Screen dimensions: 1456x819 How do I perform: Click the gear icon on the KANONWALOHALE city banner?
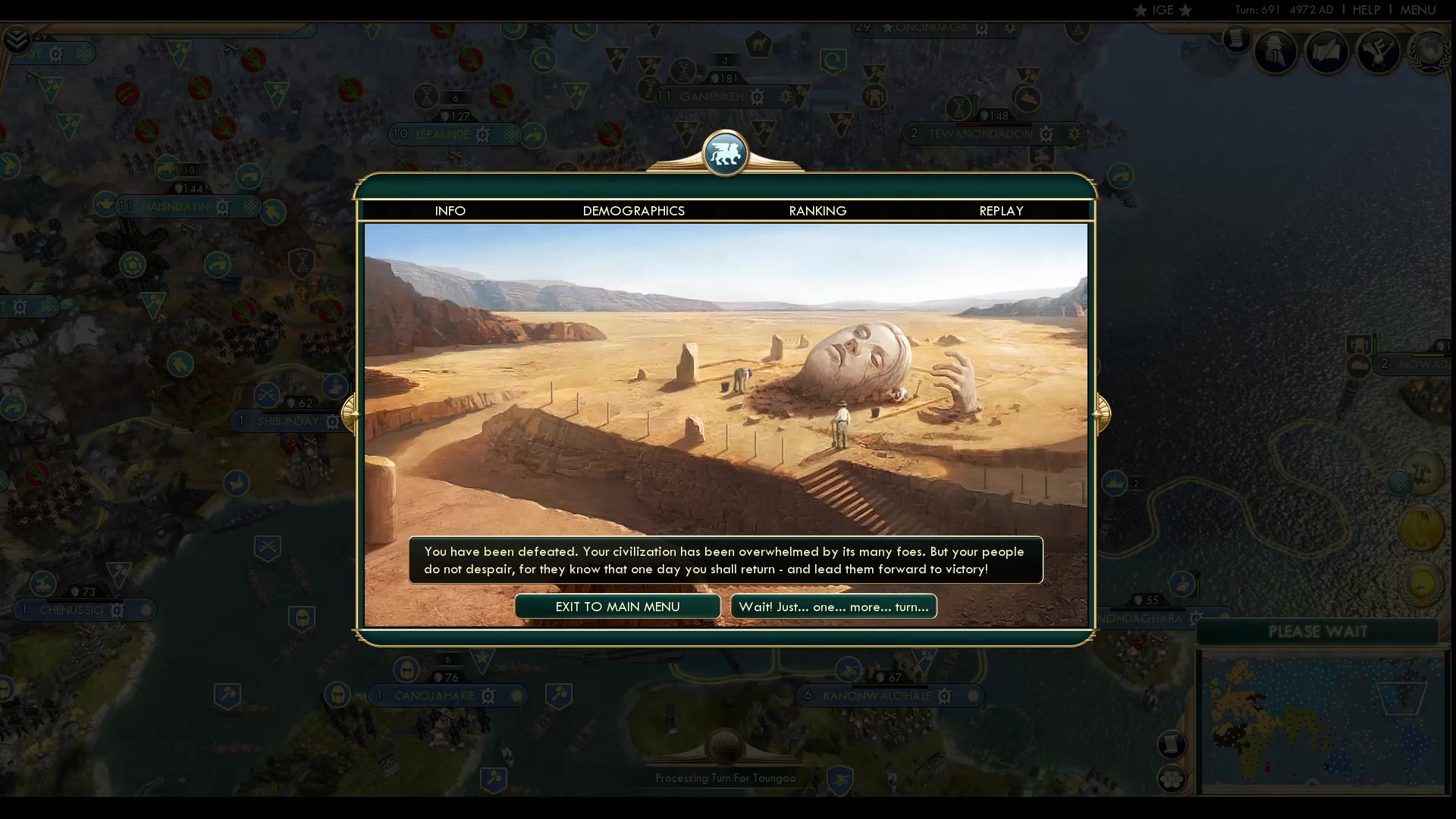[x=946, y=695]
